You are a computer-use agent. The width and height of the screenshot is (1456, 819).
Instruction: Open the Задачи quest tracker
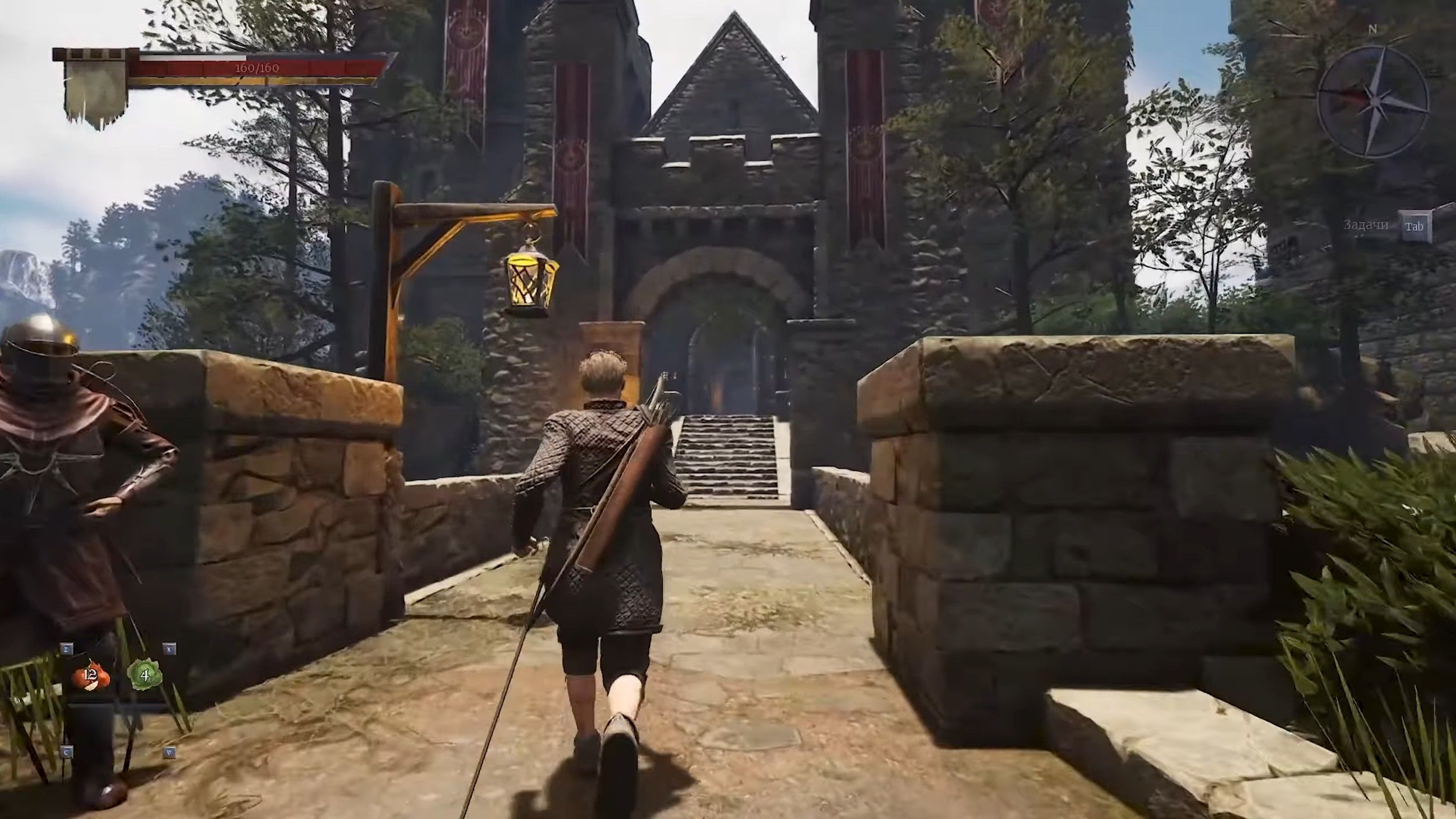pyautogui.click(x=1414, y=226)
